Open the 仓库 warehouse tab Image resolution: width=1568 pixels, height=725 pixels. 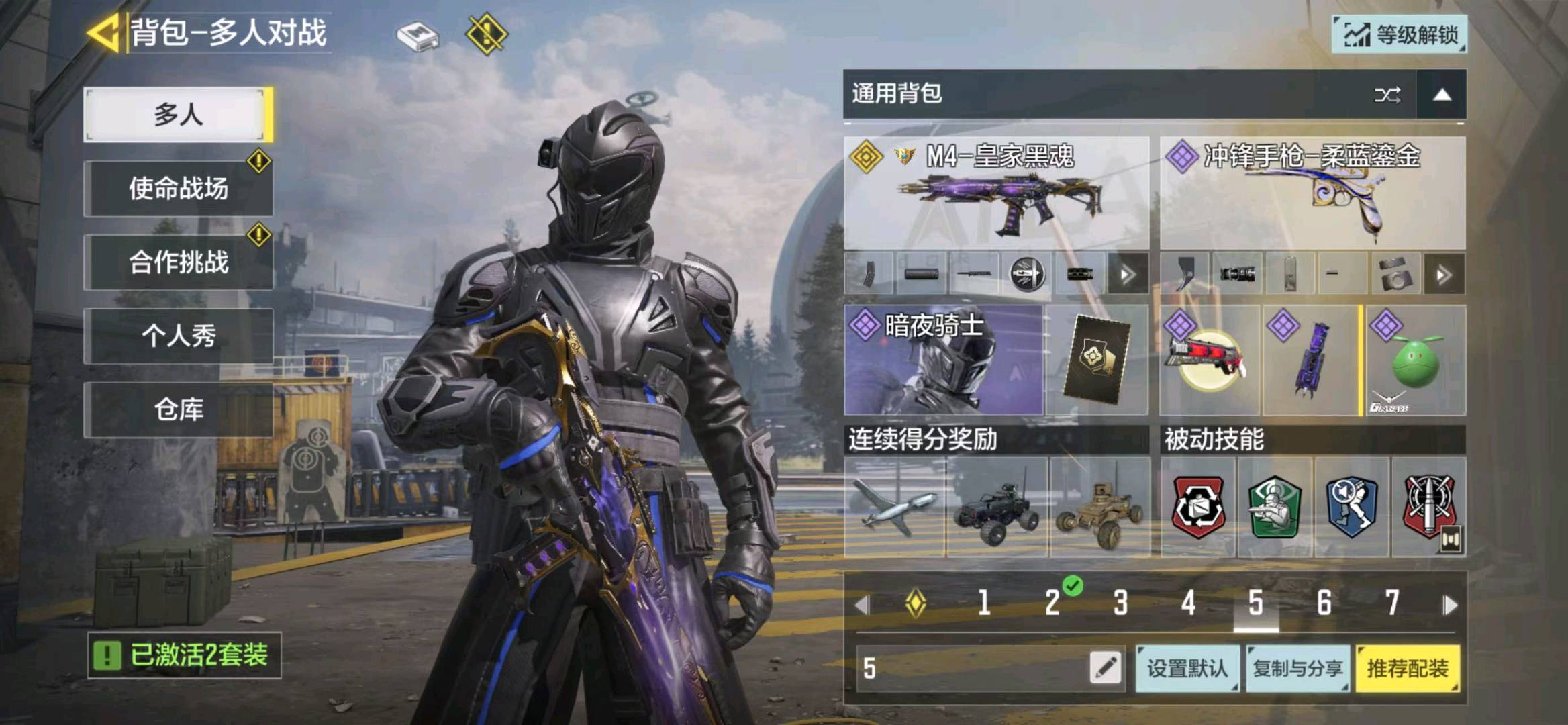pos(178,409)
